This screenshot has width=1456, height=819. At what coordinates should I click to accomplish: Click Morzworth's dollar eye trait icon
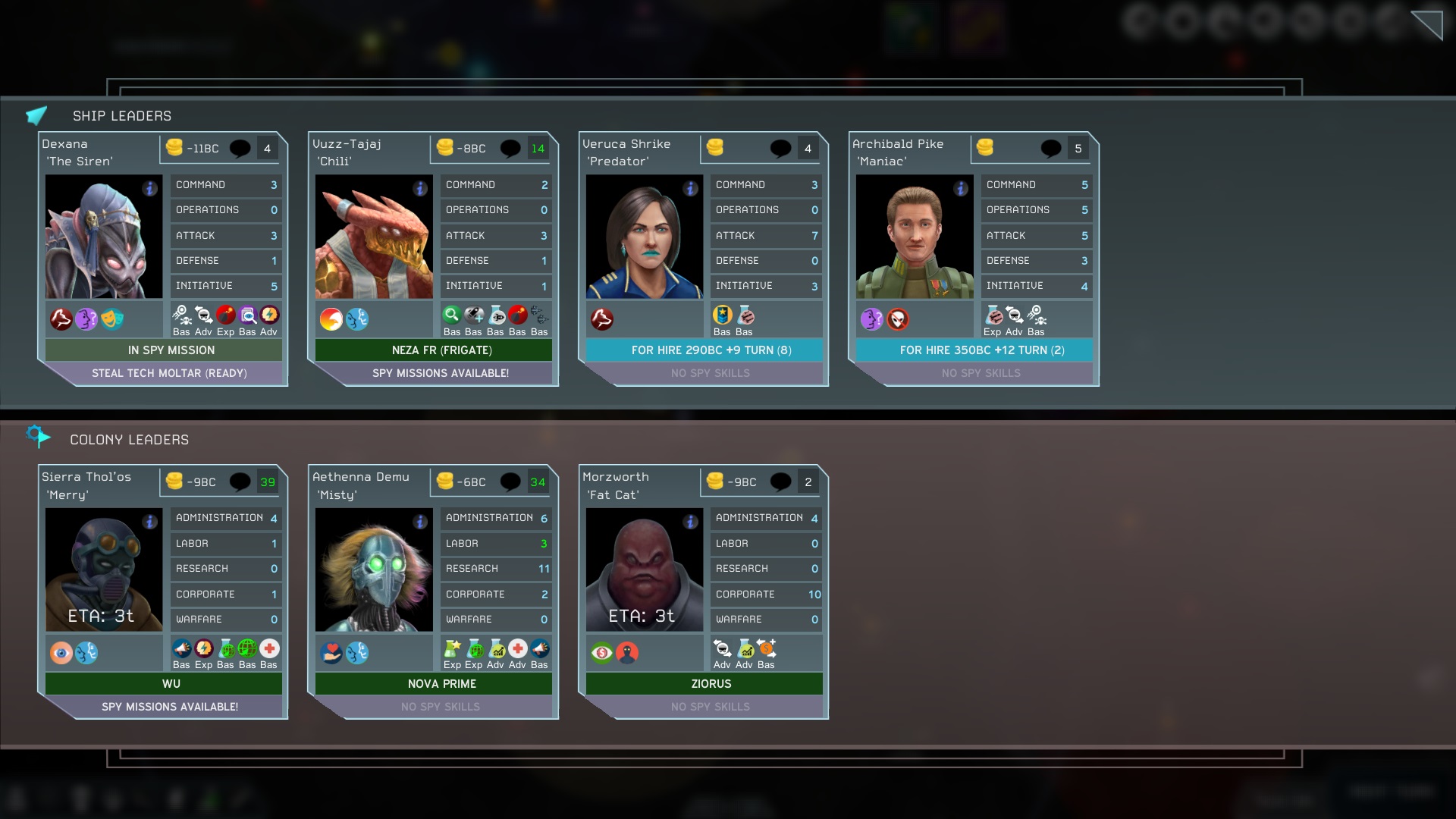(601, 653)
